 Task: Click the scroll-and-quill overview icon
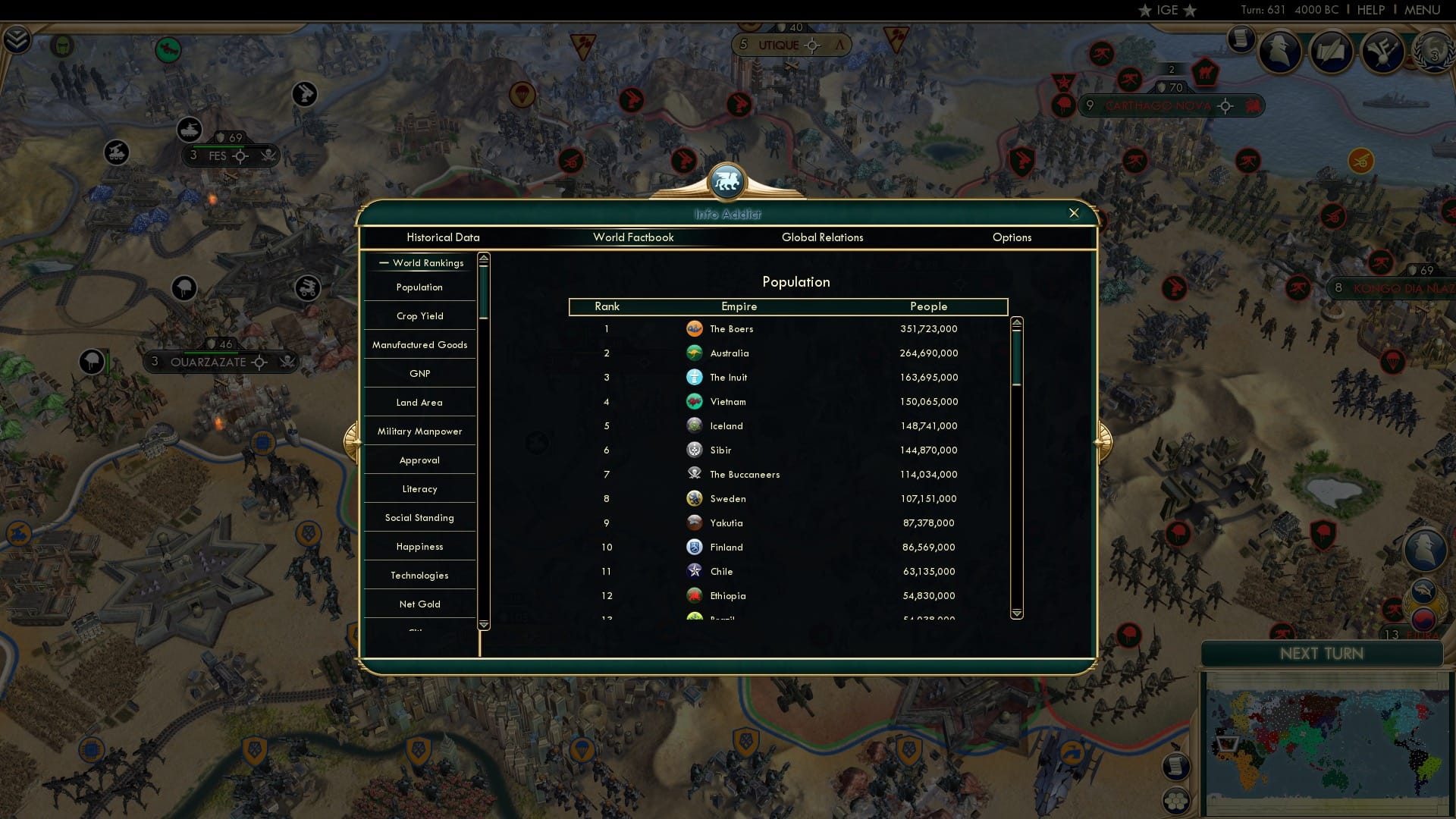point(1332,52)
